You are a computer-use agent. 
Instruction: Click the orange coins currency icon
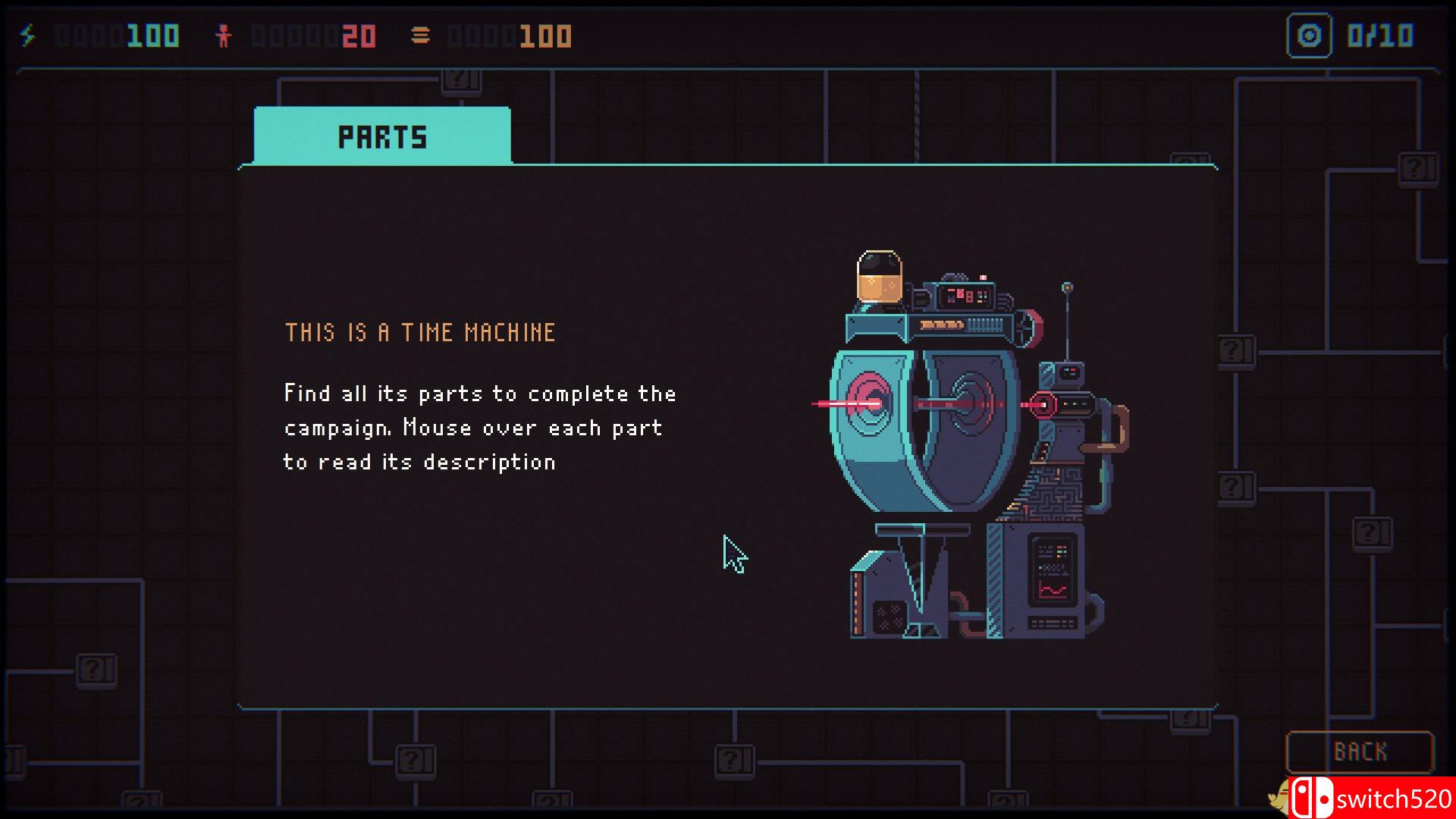click(x=420, y=34)
